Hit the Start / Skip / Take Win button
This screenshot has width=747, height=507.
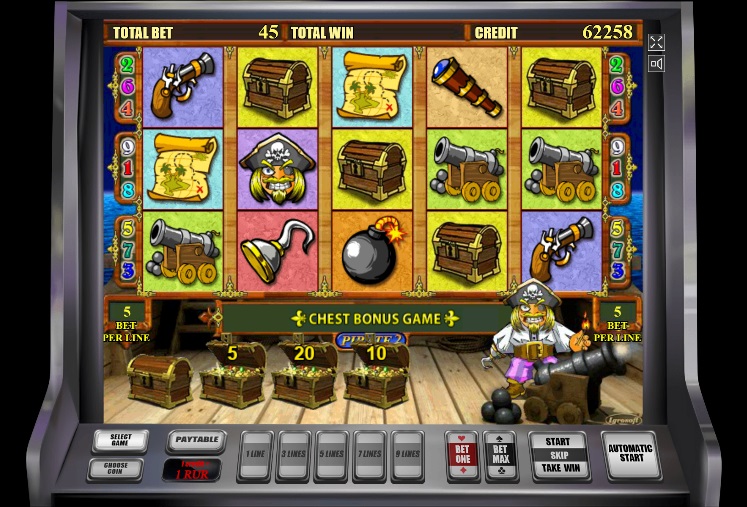[558, 454]
